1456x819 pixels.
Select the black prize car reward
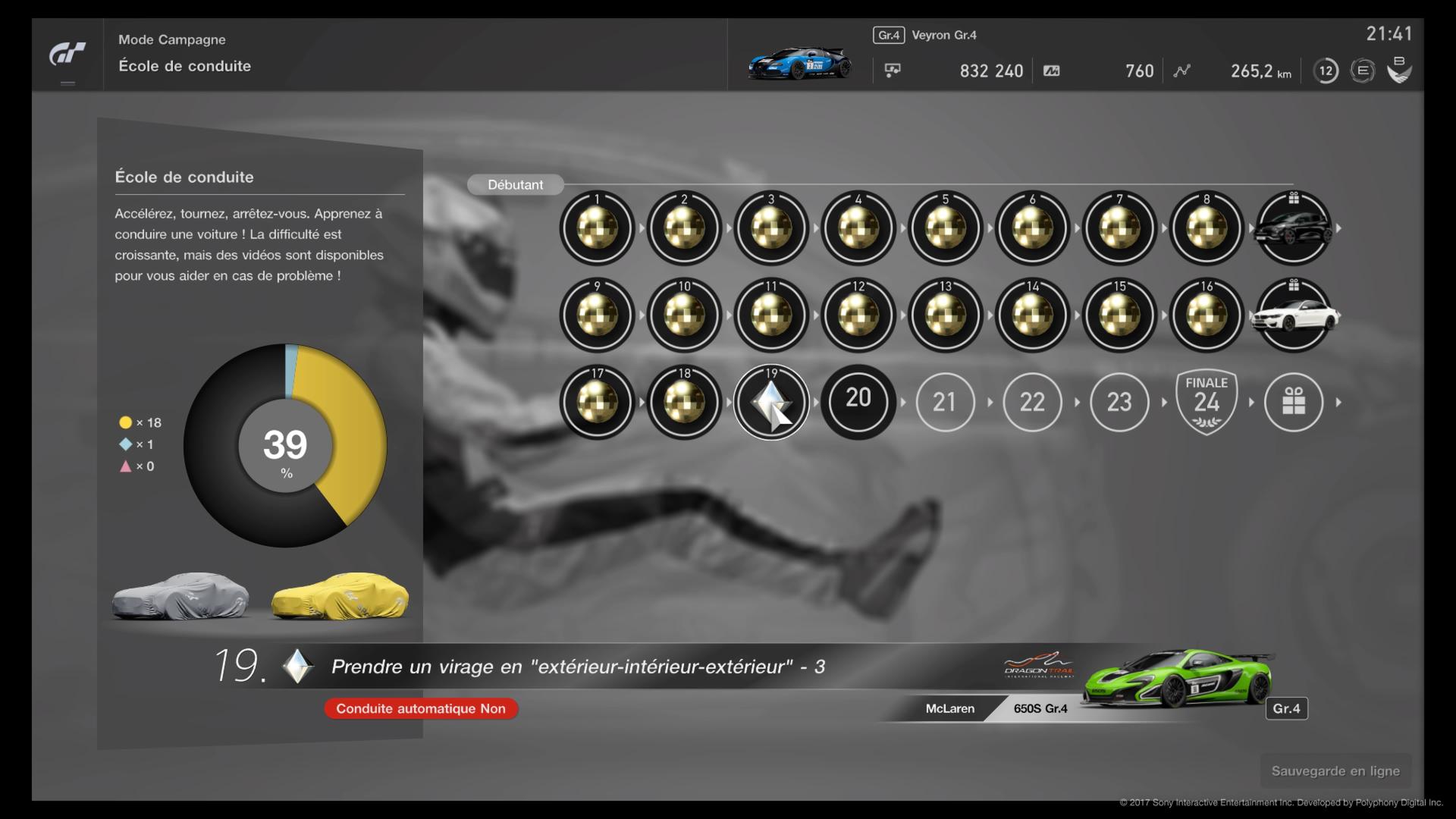coord(1294,227)
